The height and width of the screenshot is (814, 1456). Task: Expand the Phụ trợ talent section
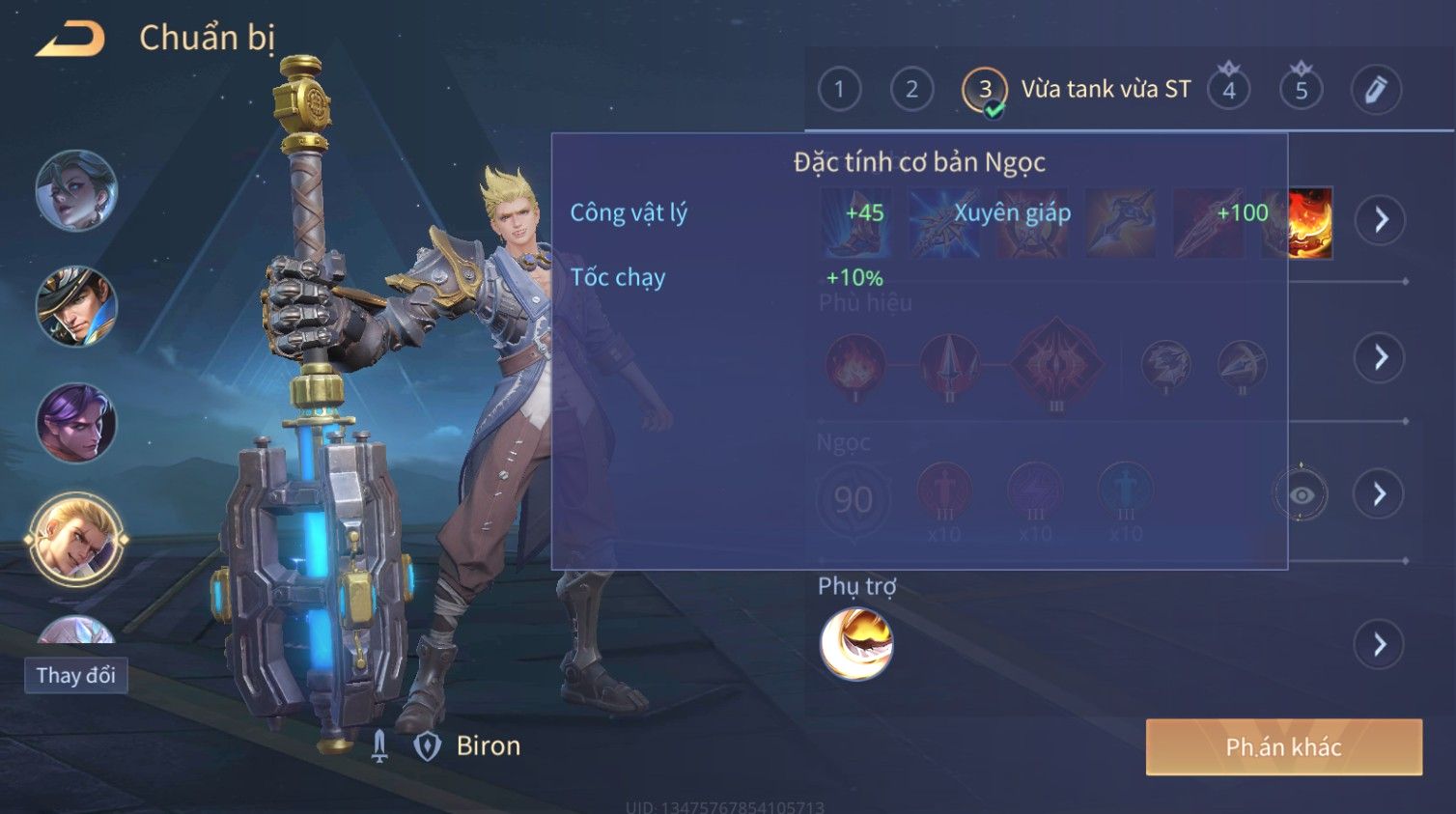point(1381,644)
